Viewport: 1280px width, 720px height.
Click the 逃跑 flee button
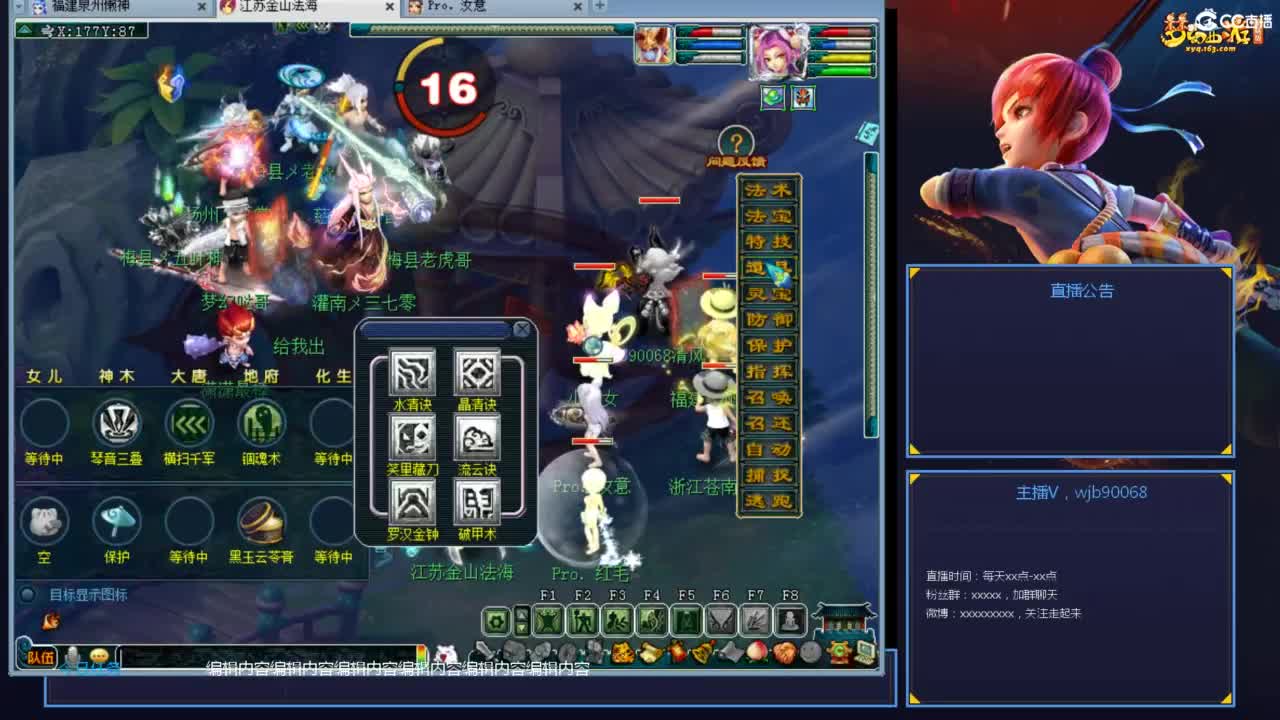coord(770,500)
